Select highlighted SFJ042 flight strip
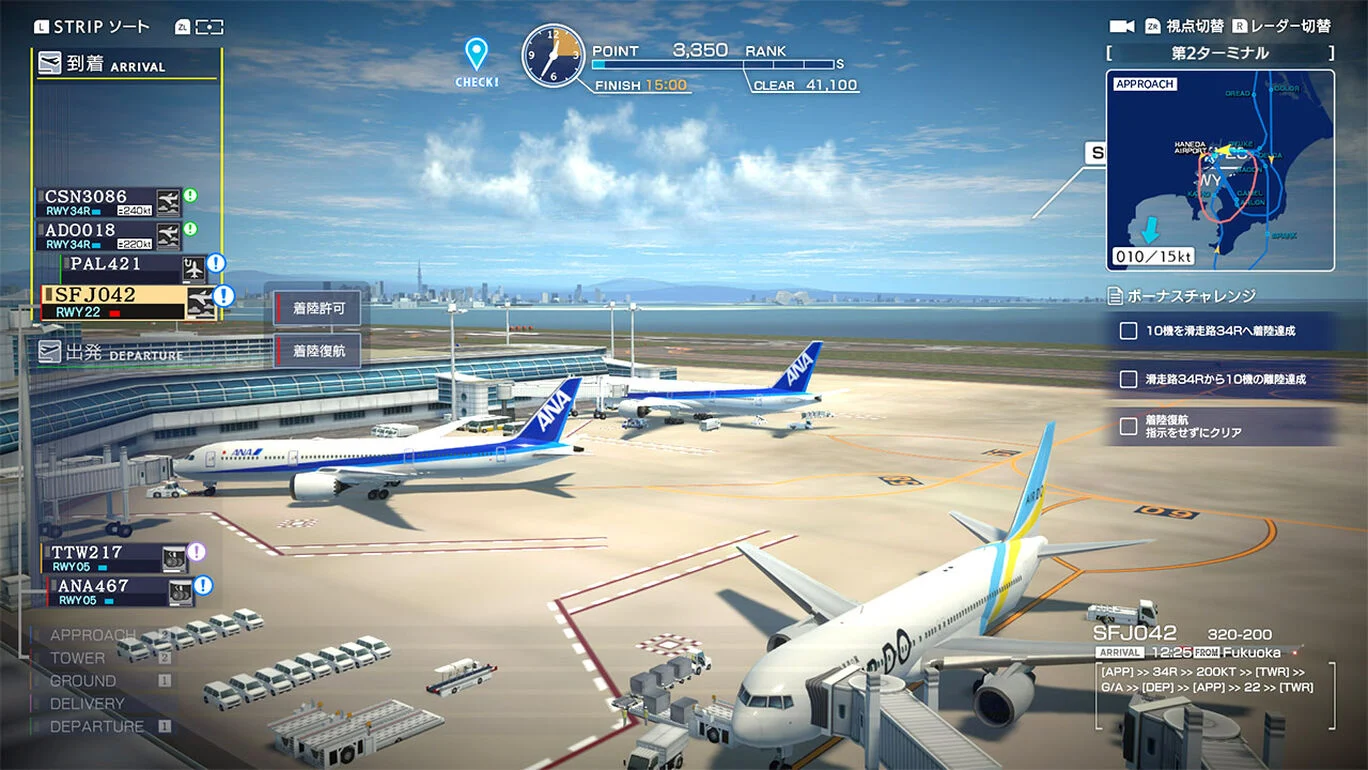Screen dimensions: 1368x770 pos(114,301)
